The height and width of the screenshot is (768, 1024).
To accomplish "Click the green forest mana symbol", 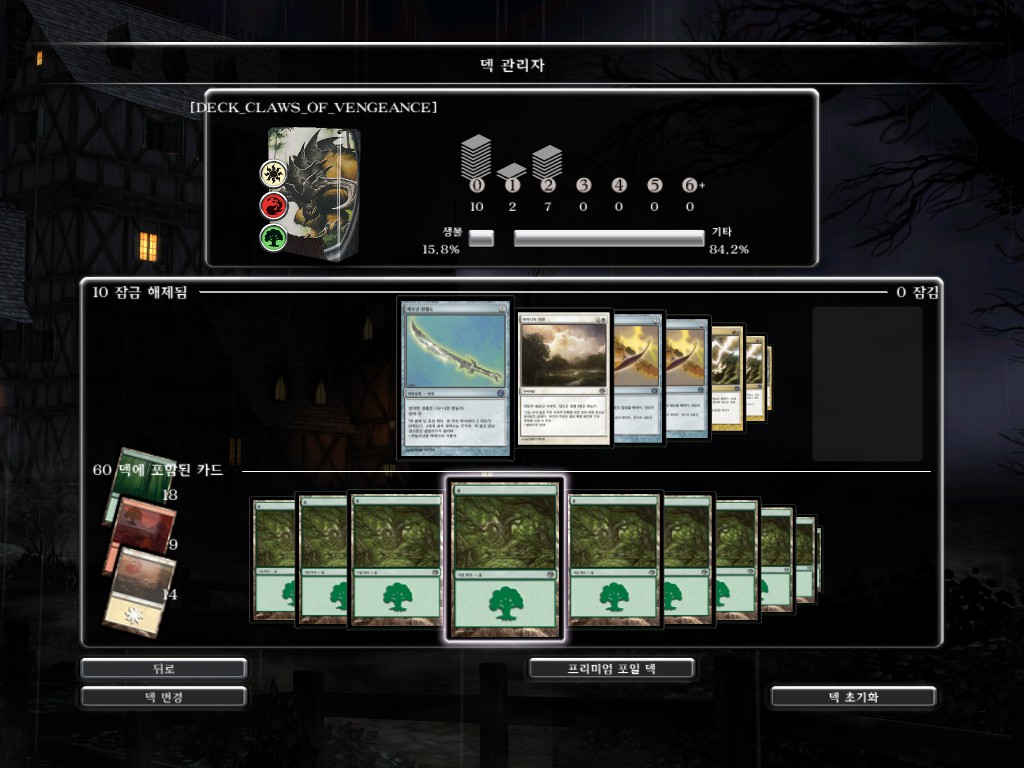I will tap(273, 239).
